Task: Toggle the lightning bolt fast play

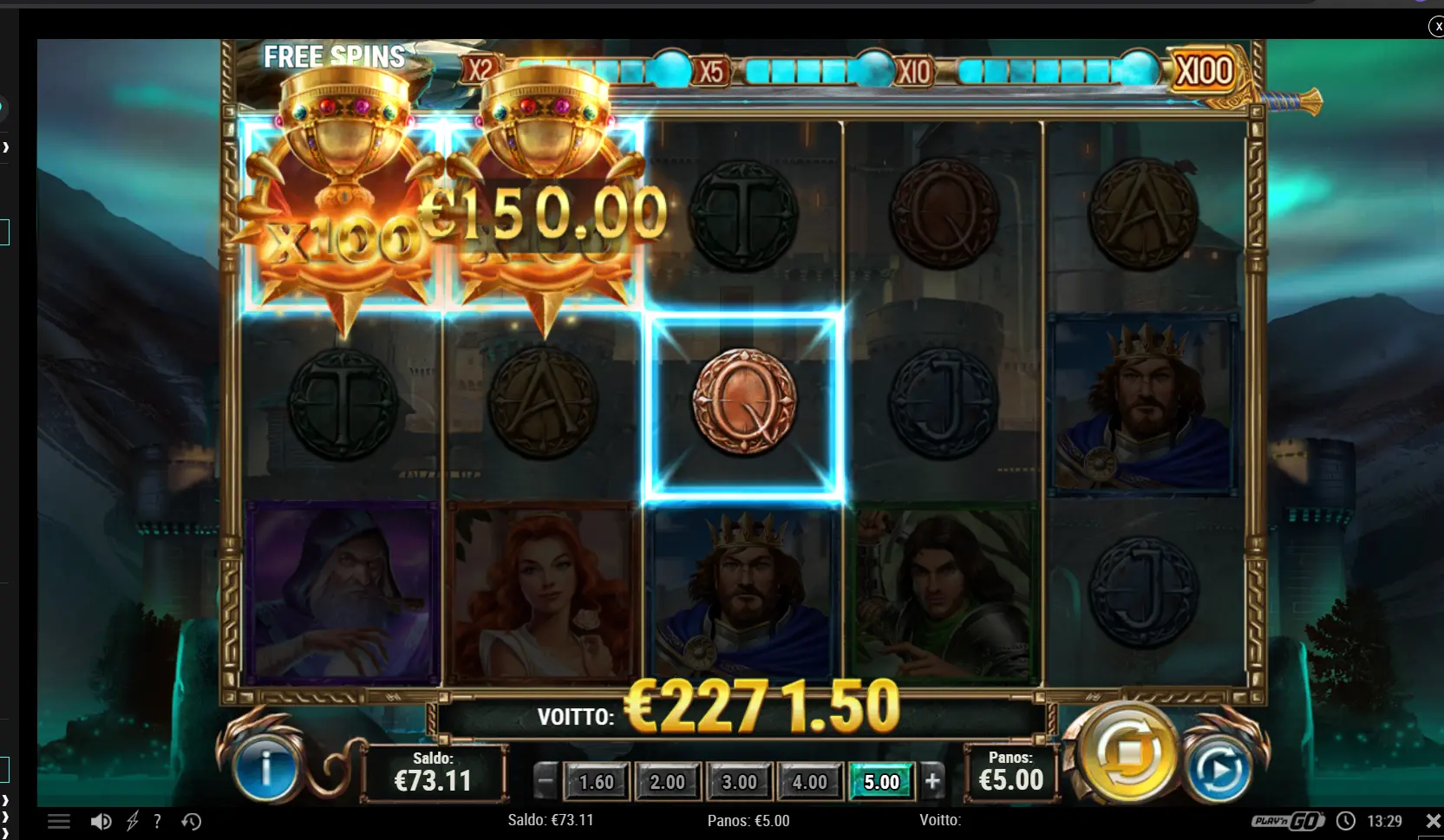Action: [x=133, y=821]
